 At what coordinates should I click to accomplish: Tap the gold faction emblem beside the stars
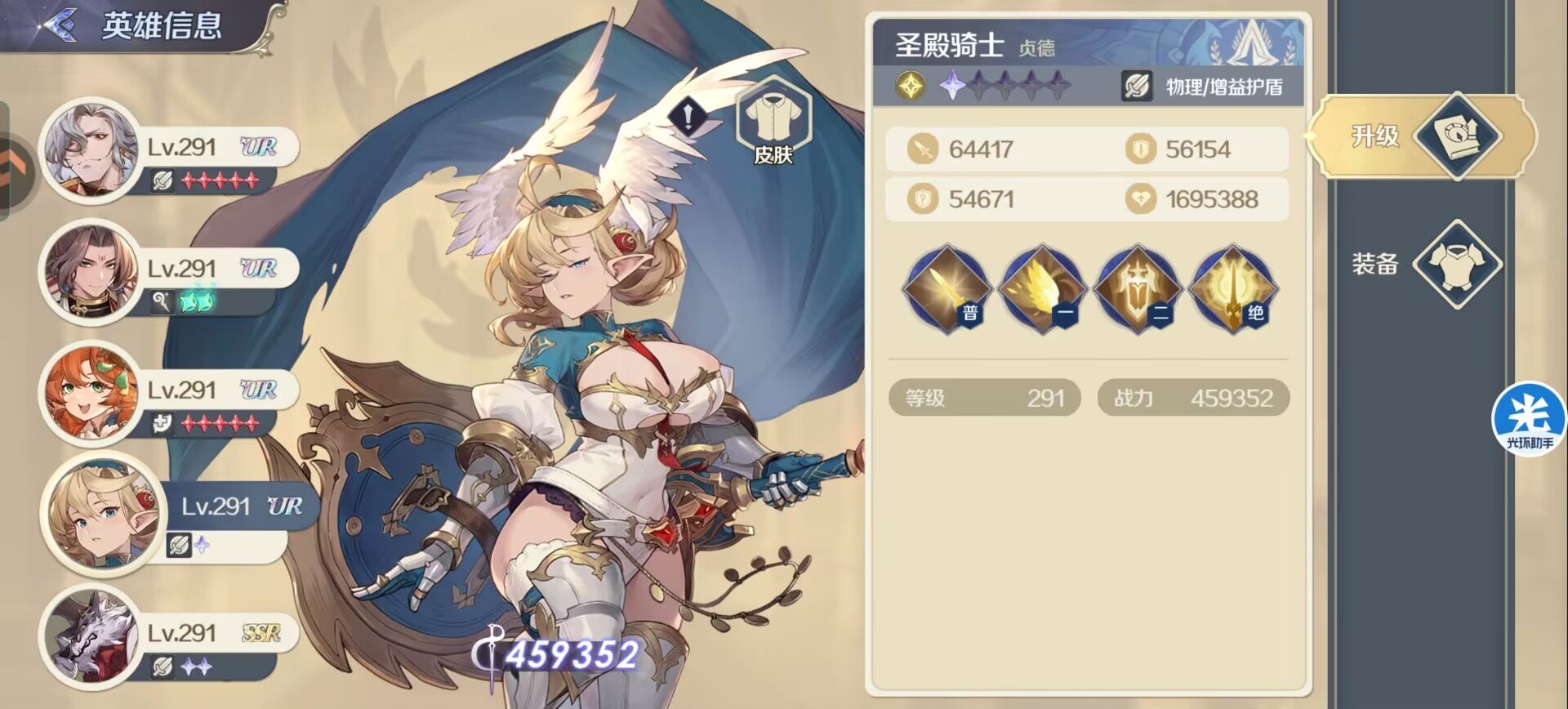click(911, 86)
